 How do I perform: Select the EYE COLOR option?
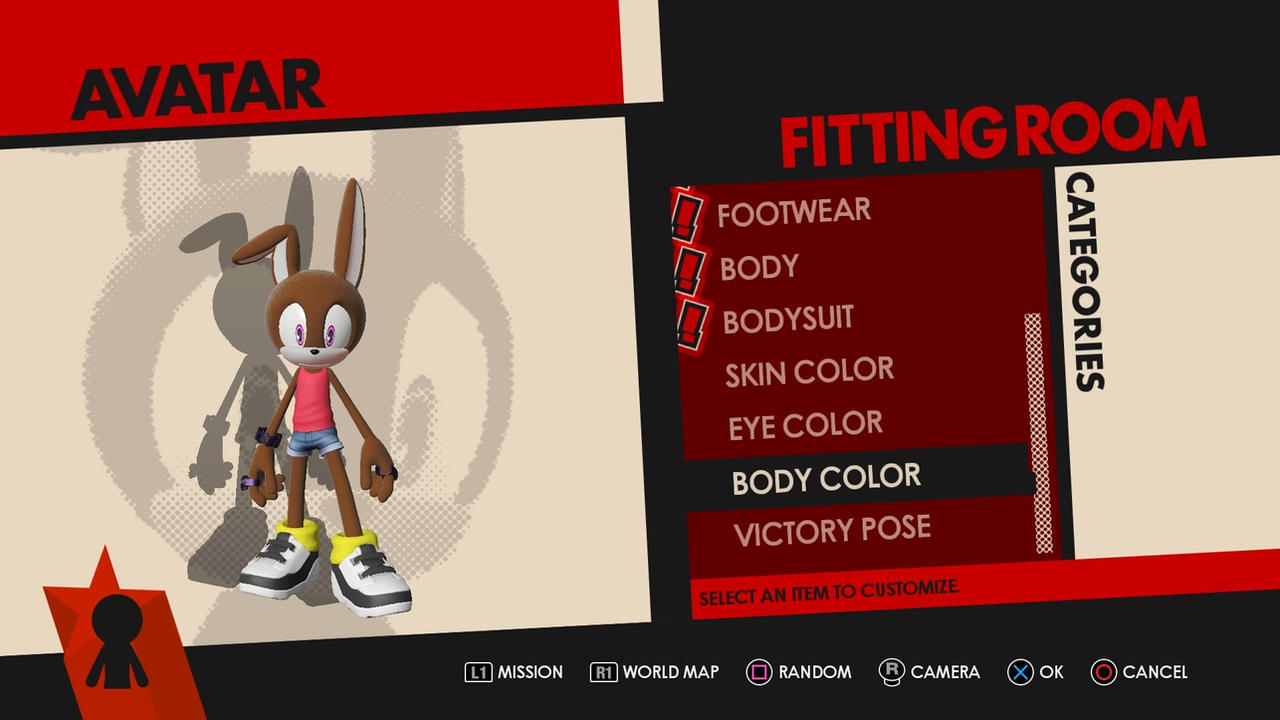click(806, 425)
